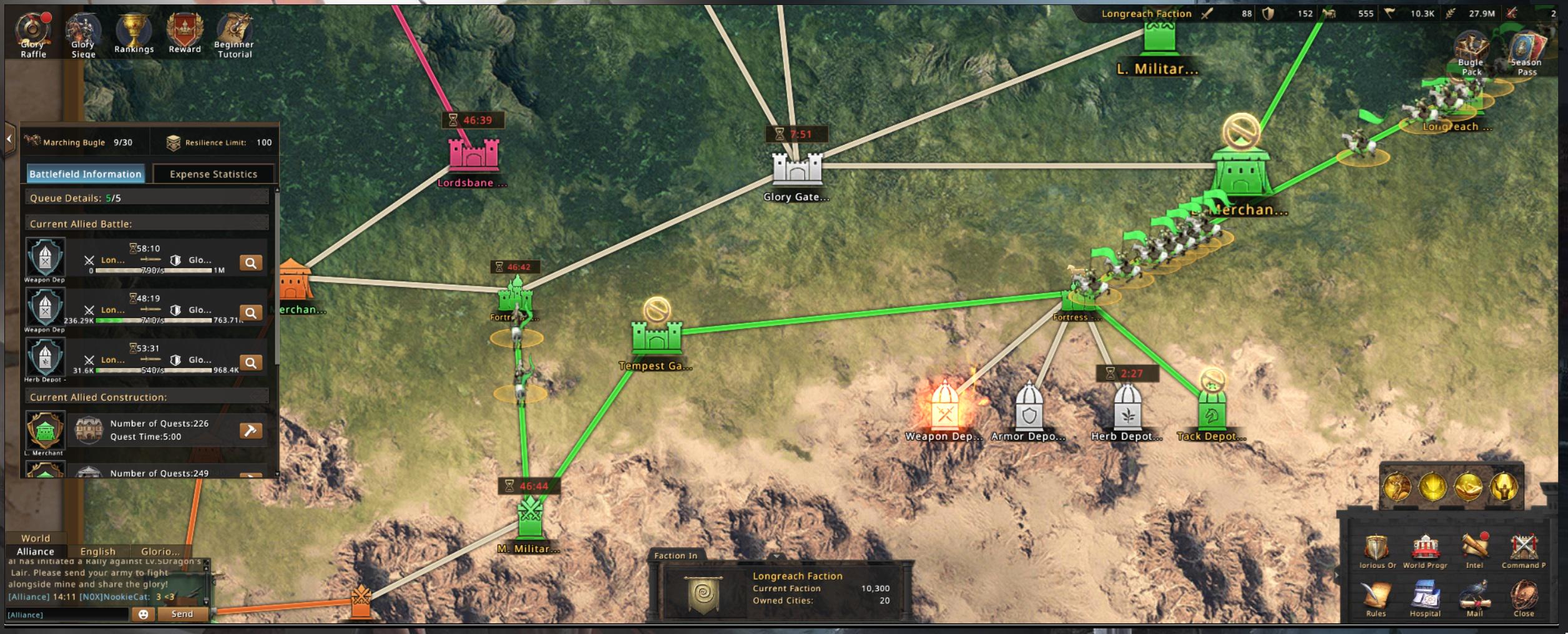The height and width of the screenshot is (634, 1568).
Task: Open the Mail inbox
Action: pyautogui.click(x=1474, y=598)
